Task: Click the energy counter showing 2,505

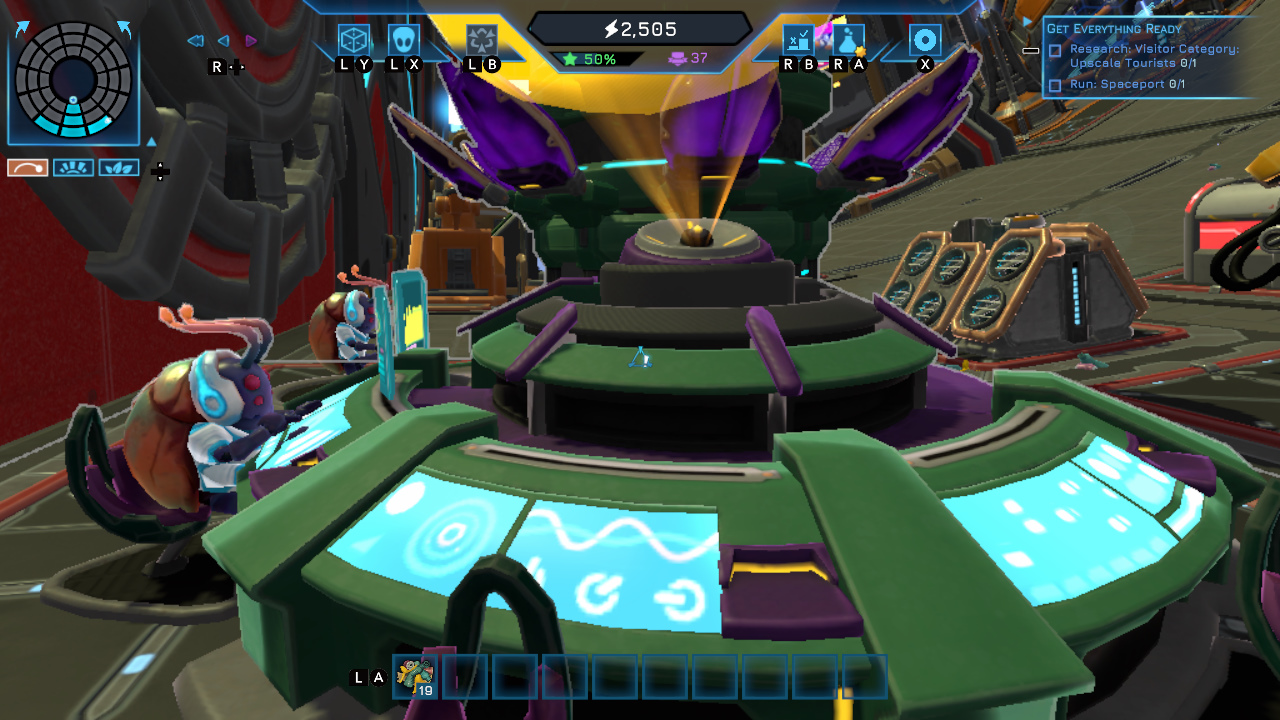Action: click(x=640, y=27)
